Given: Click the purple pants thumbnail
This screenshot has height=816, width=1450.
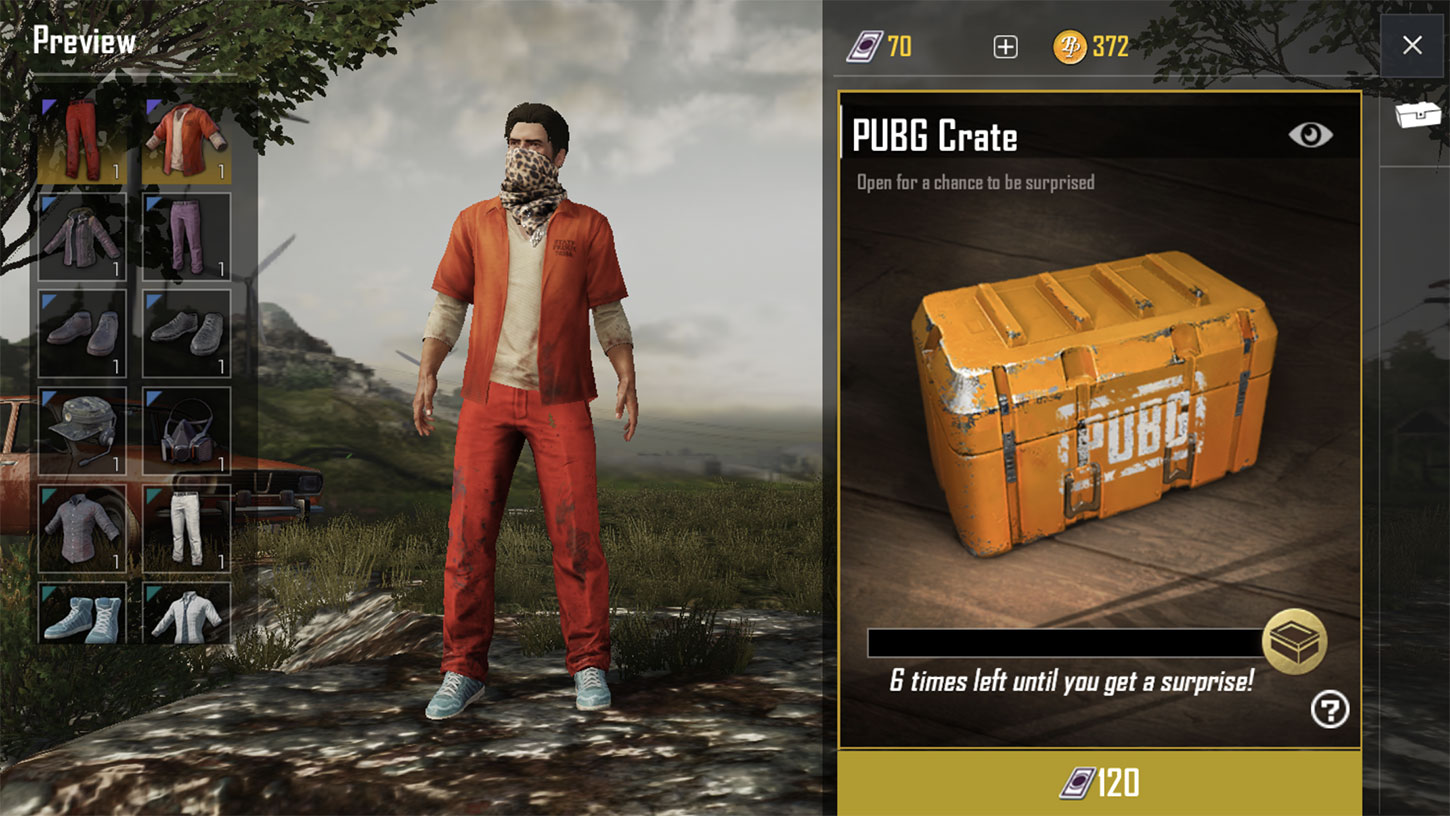Looking at the screenshot, I should coord(185,235).
